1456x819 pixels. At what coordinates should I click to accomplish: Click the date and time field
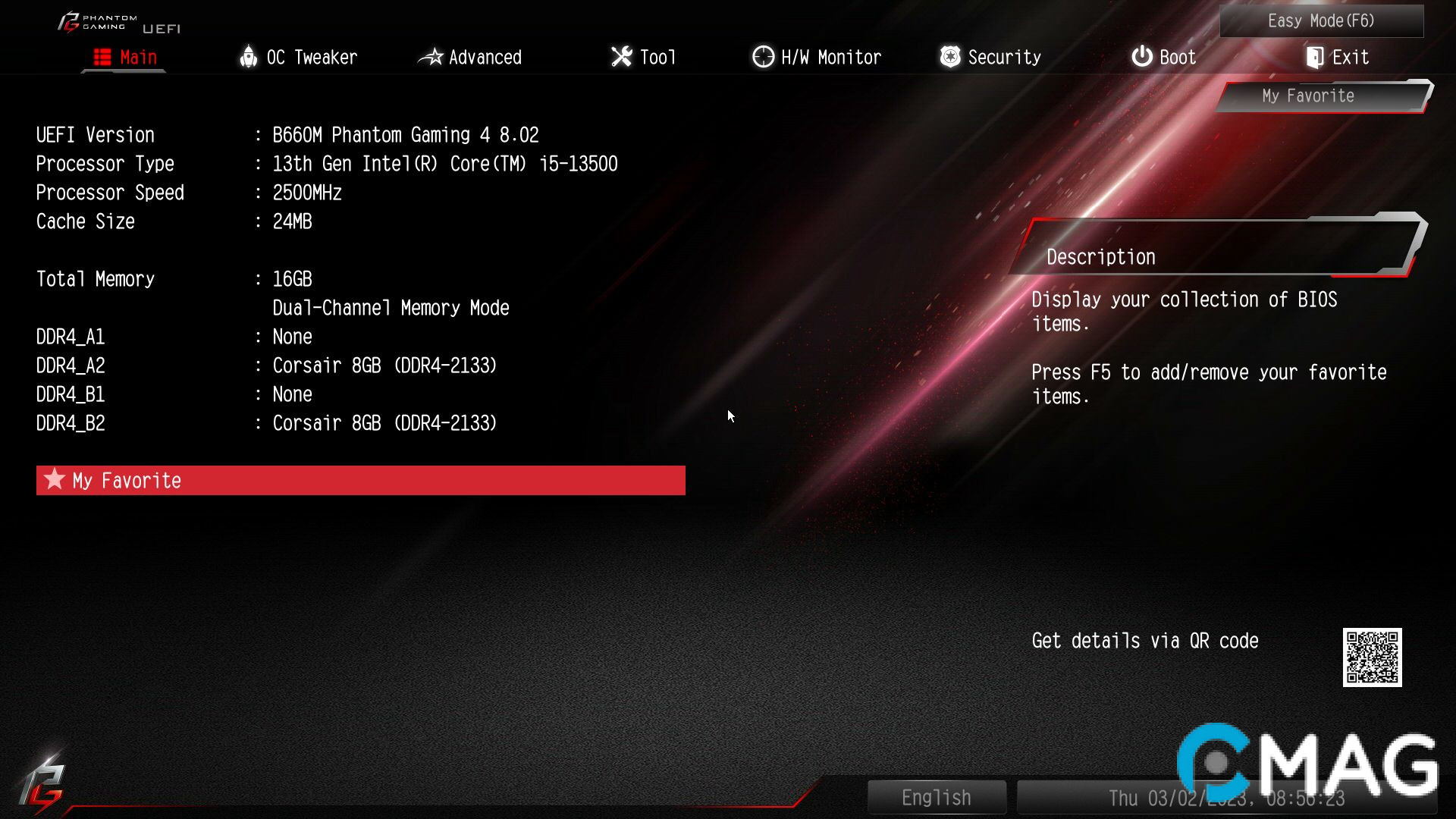1225,797
